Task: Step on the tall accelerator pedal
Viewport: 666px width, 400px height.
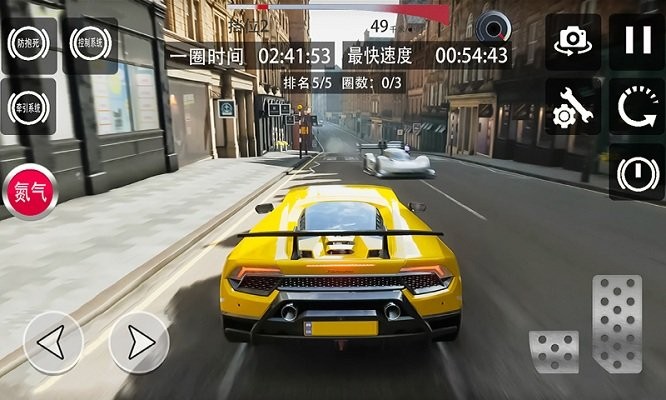Action: [616, 323]
